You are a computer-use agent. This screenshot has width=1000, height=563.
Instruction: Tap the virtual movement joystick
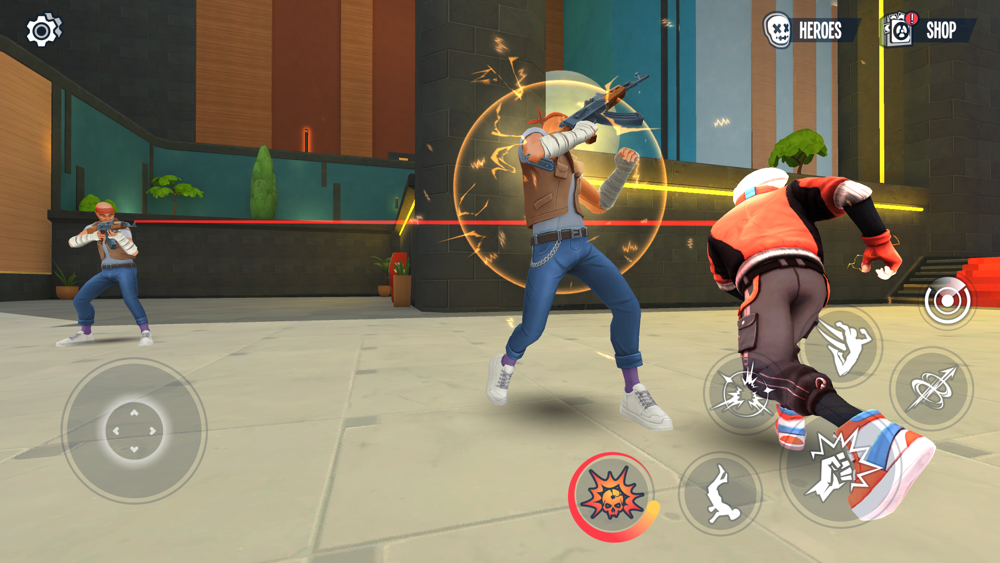click(134, 431)
